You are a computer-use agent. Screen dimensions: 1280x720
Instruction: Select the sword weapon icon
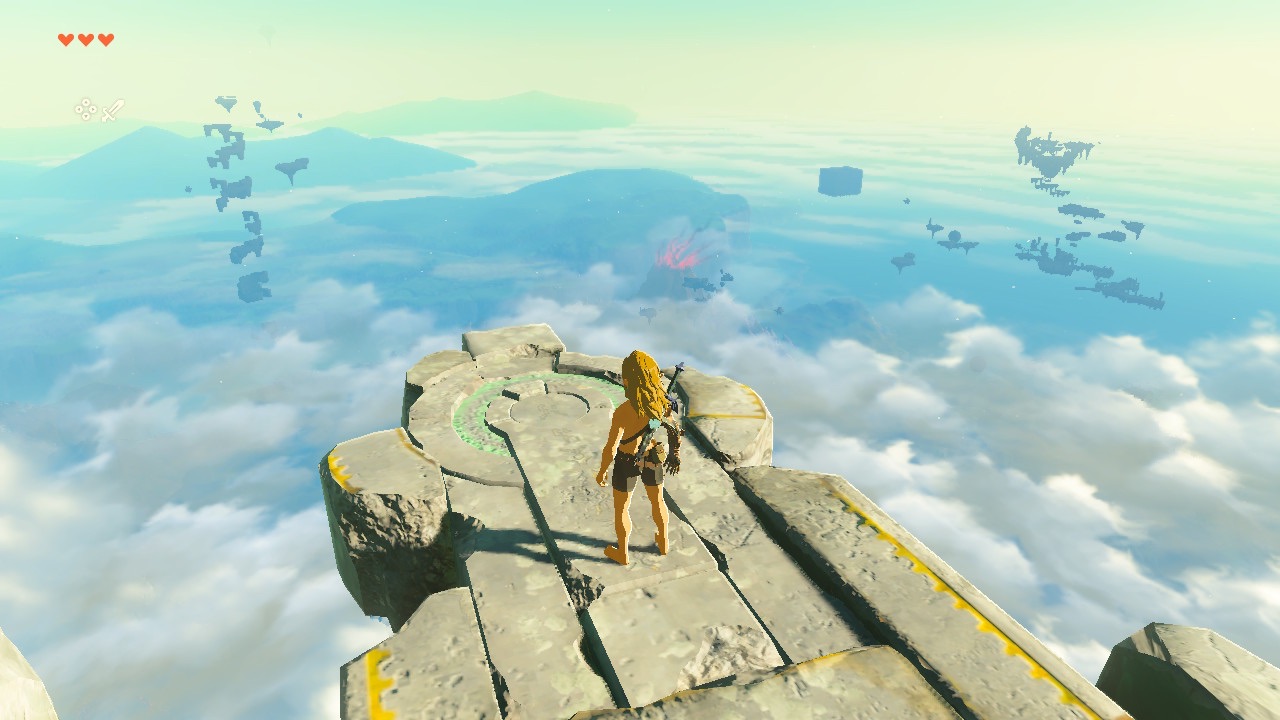tap(113, 109)
